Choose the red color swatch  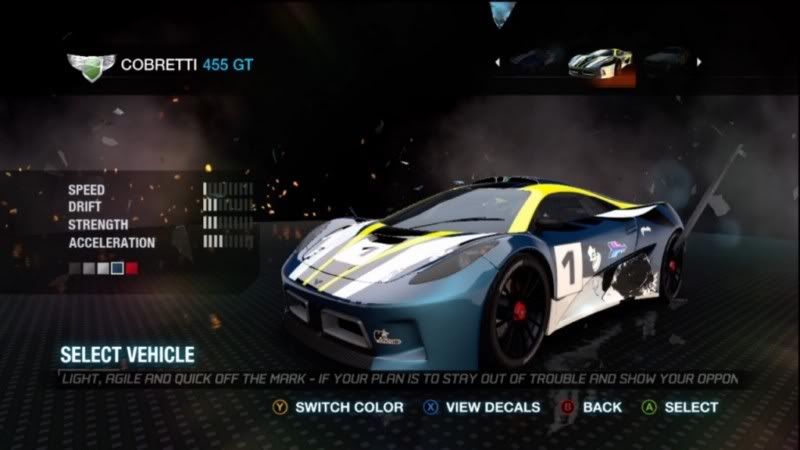point(132,268)
